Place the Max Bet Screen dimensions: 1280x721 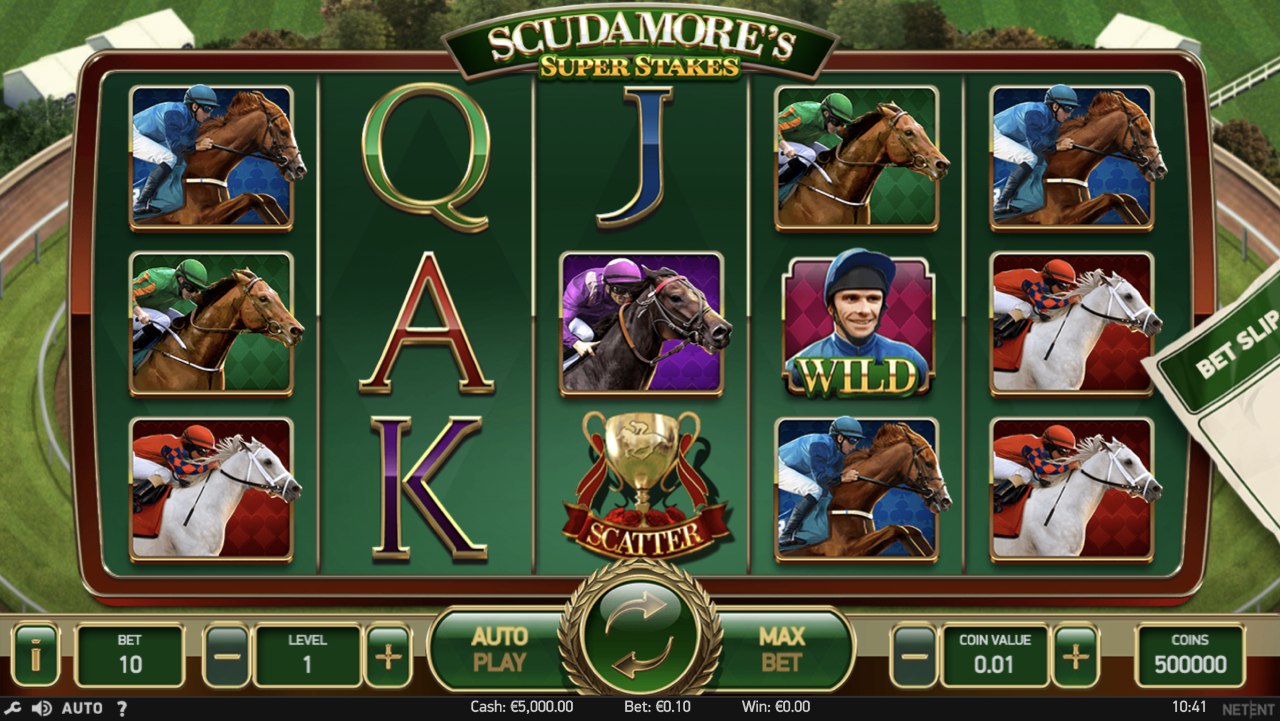point(782,649)
